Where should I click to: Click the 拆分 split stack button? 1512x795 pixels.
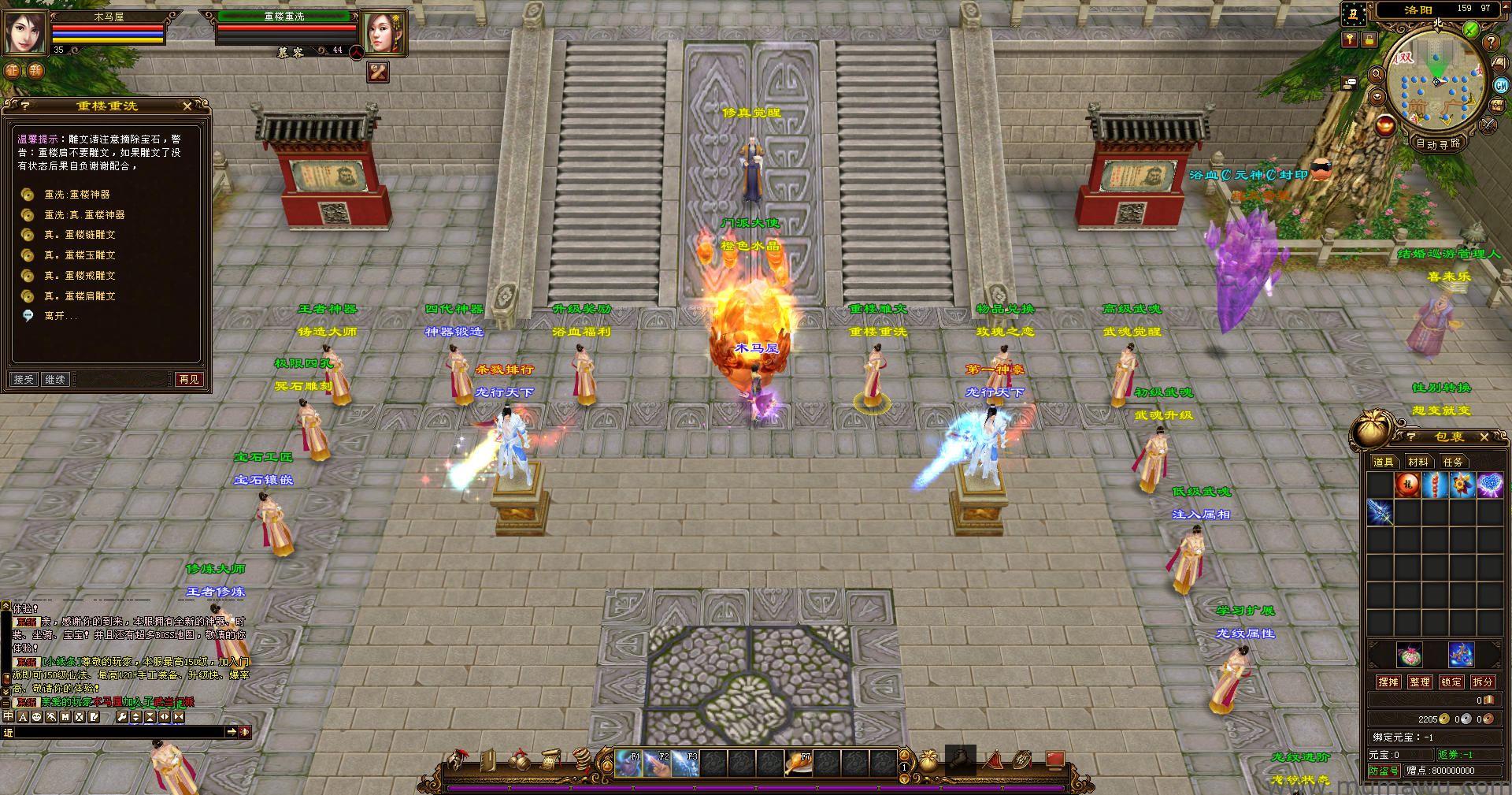click(1482, 682)
